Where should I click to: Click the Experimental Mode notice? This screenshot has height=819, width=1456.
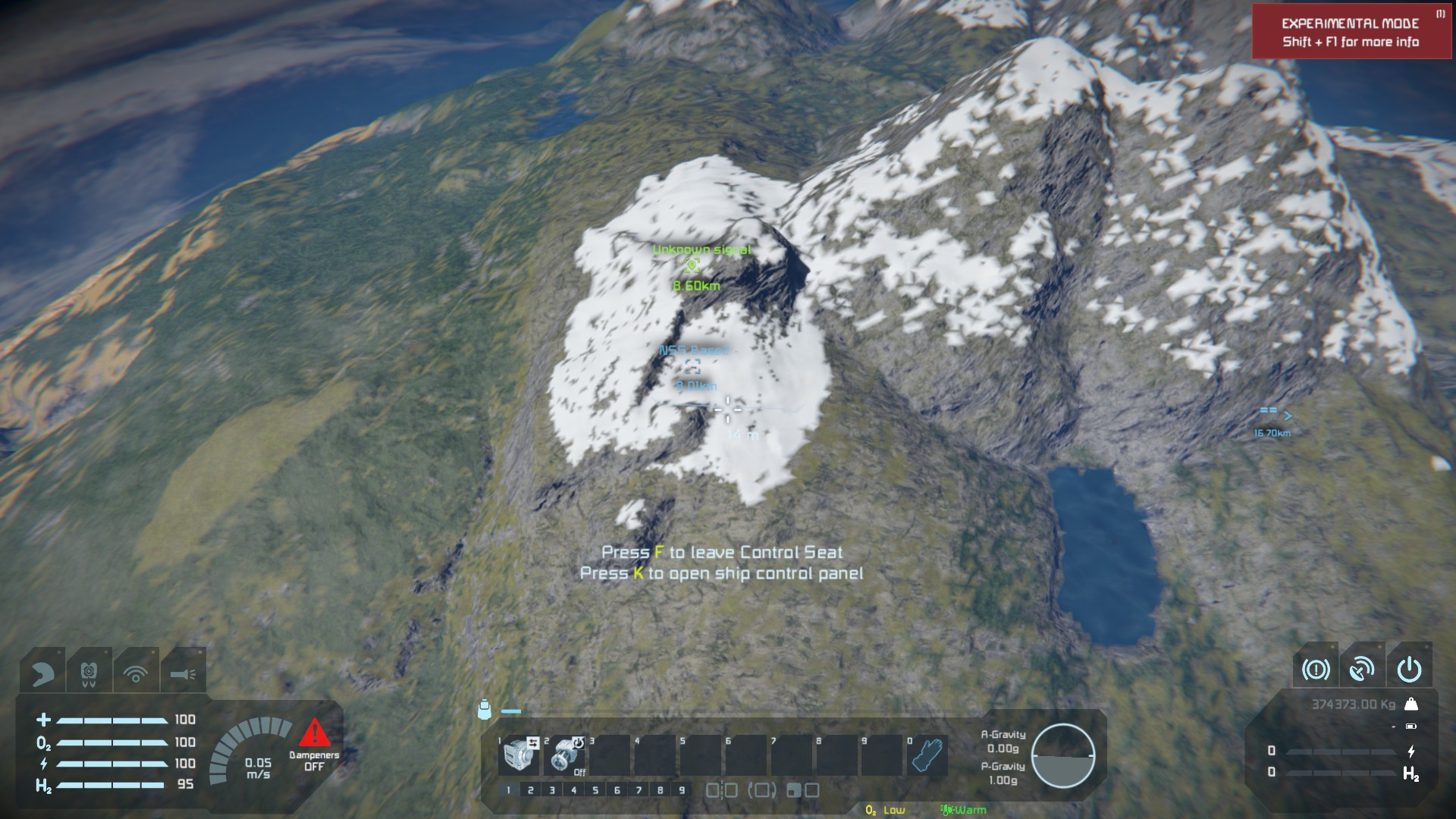pyautogui.click(x=1351, y=32)
